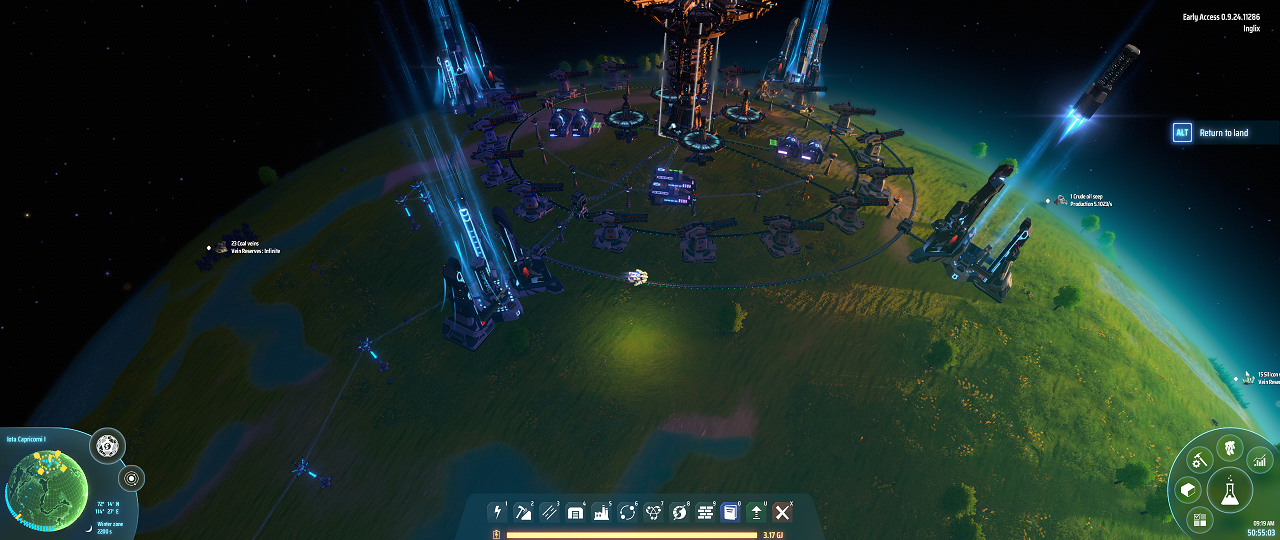
Task: Open the power build category
Action: (x=497, y=513)
